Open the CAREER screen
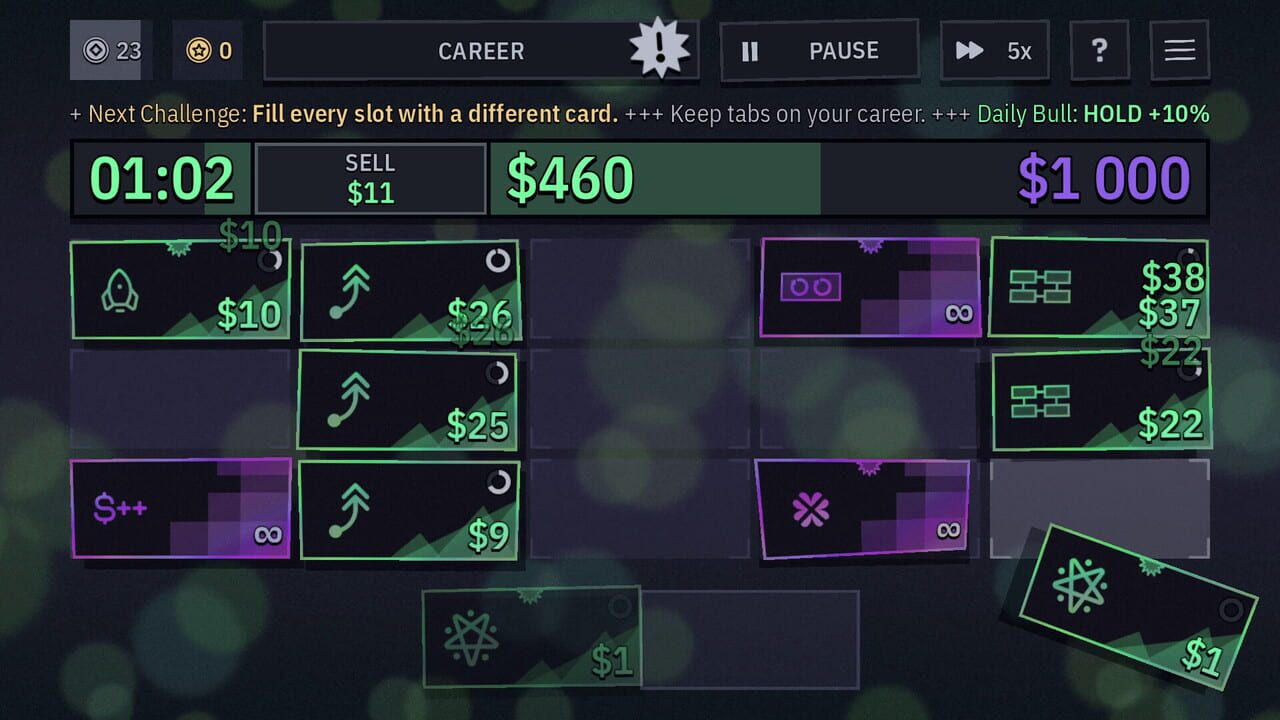 pyautogui.click(x=482, y=50)
